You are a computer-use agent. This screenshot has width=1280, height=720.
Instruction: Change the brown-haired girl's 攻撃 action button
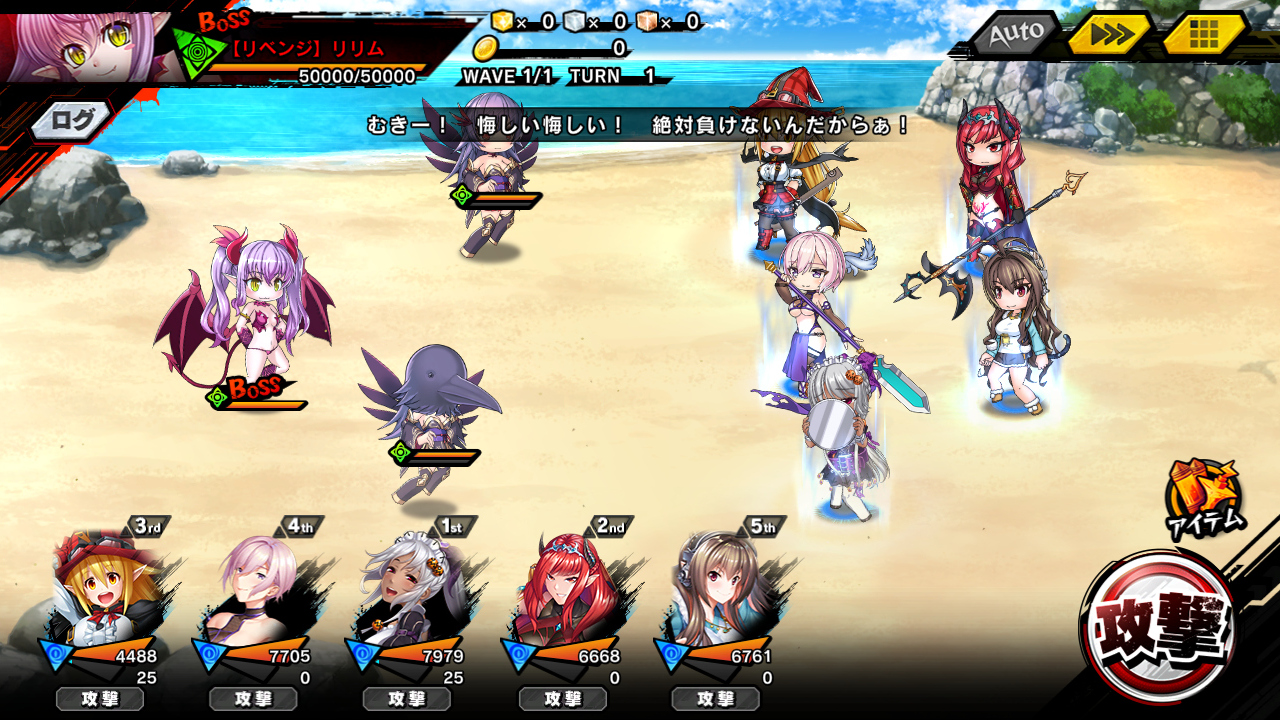coord(716,699)
